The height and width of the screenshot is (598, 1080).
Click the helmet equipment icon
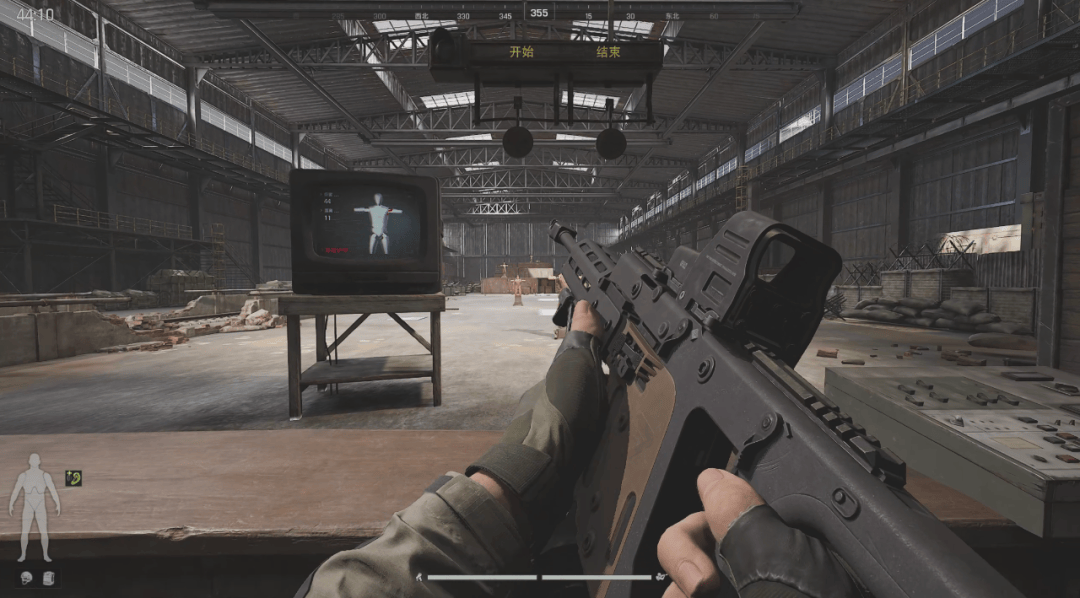25,577
